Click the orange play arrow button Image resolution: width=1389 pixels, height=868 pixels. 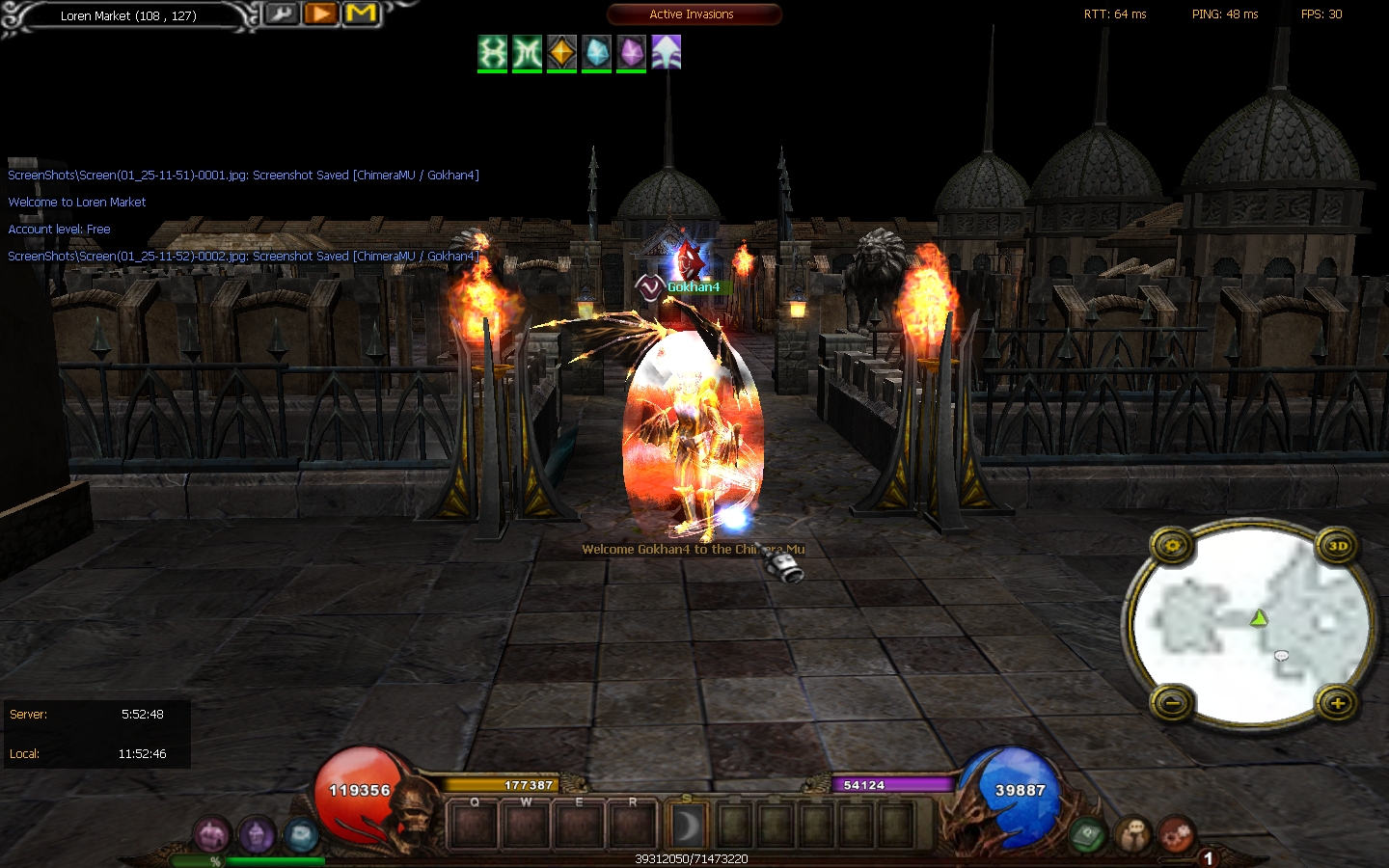[321, 14]
